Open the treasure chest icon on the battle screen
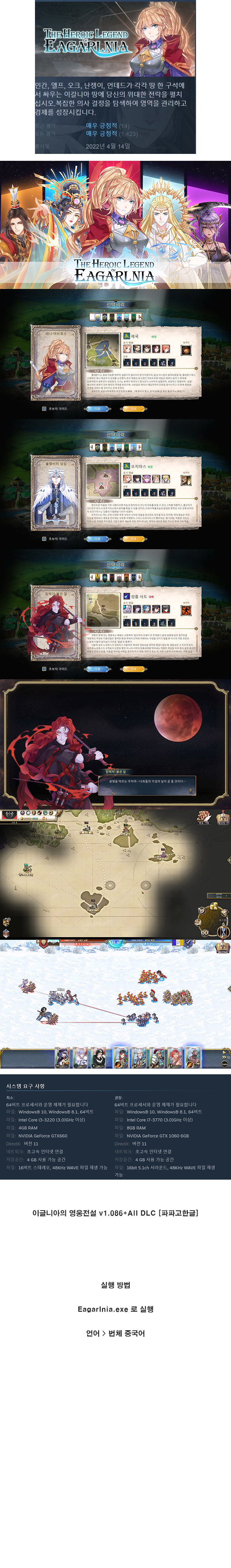Screen dimensions: 231x1568 pyautogui.click(x=223, y=947)
